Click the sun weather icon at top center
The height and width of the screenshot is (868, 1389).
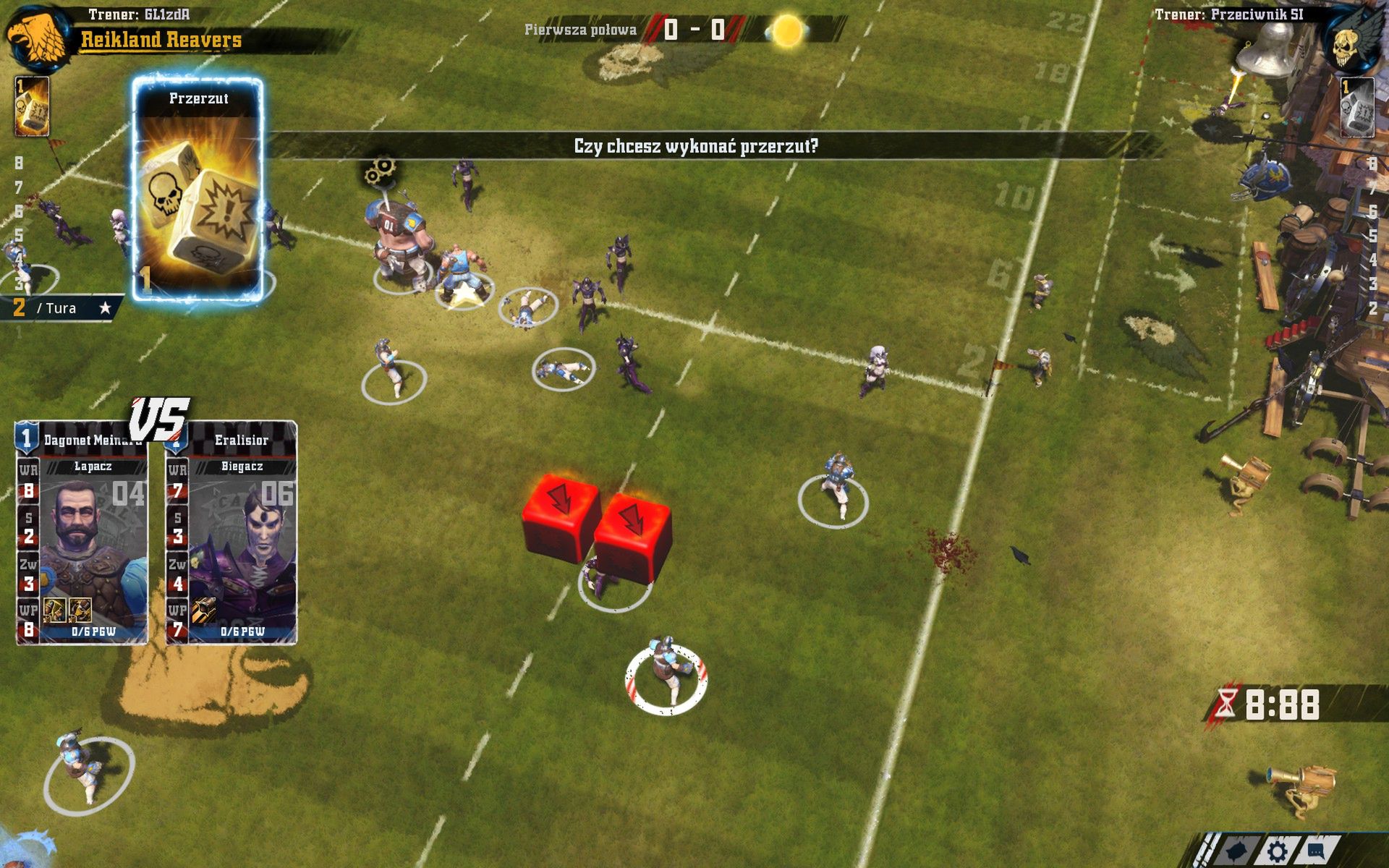pyautogui.click(x=788, y=30)
